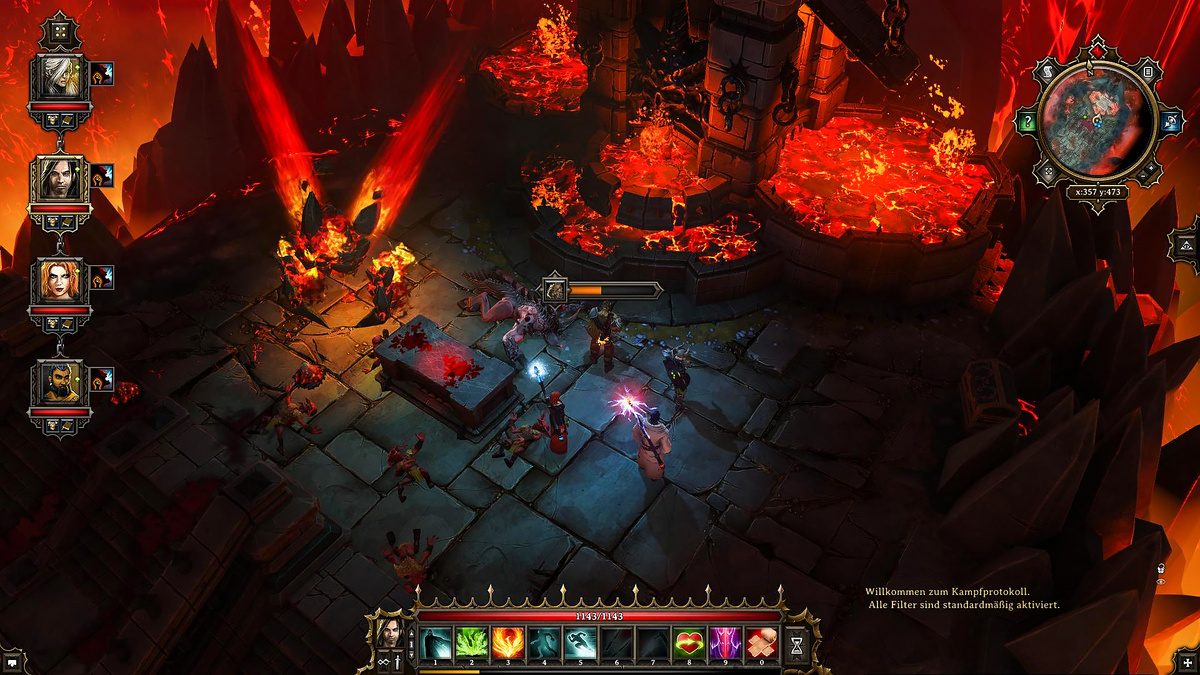Use the bandage item in slot 0
The image size is (1200, 675).
pos(760,643)
